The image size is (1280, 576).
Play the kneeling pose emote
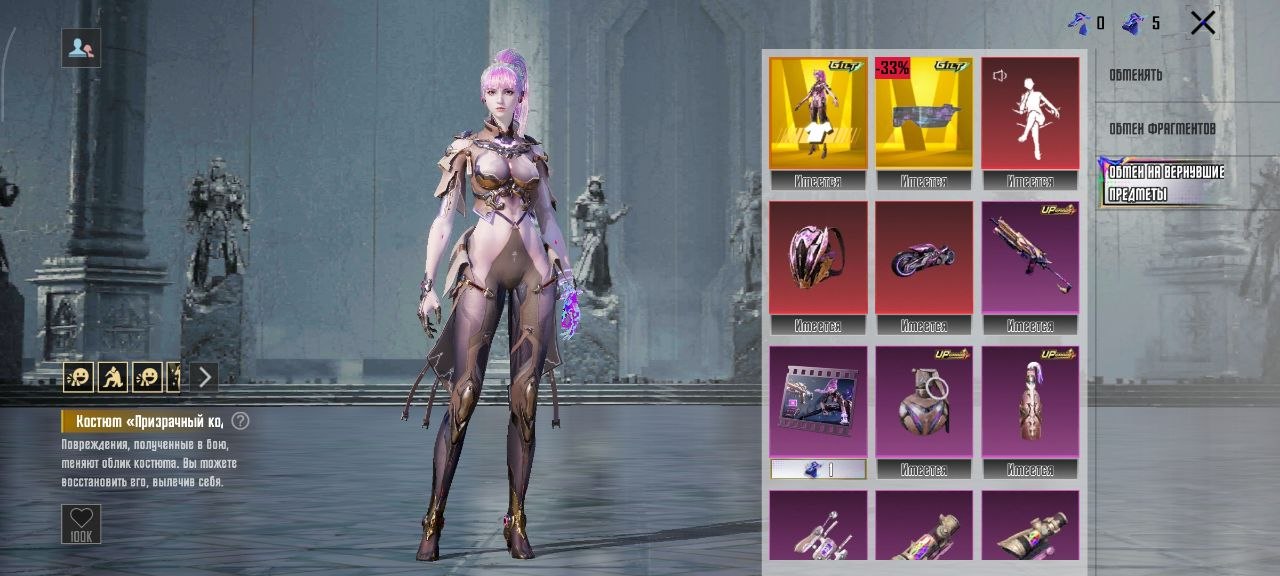(113, 377)
